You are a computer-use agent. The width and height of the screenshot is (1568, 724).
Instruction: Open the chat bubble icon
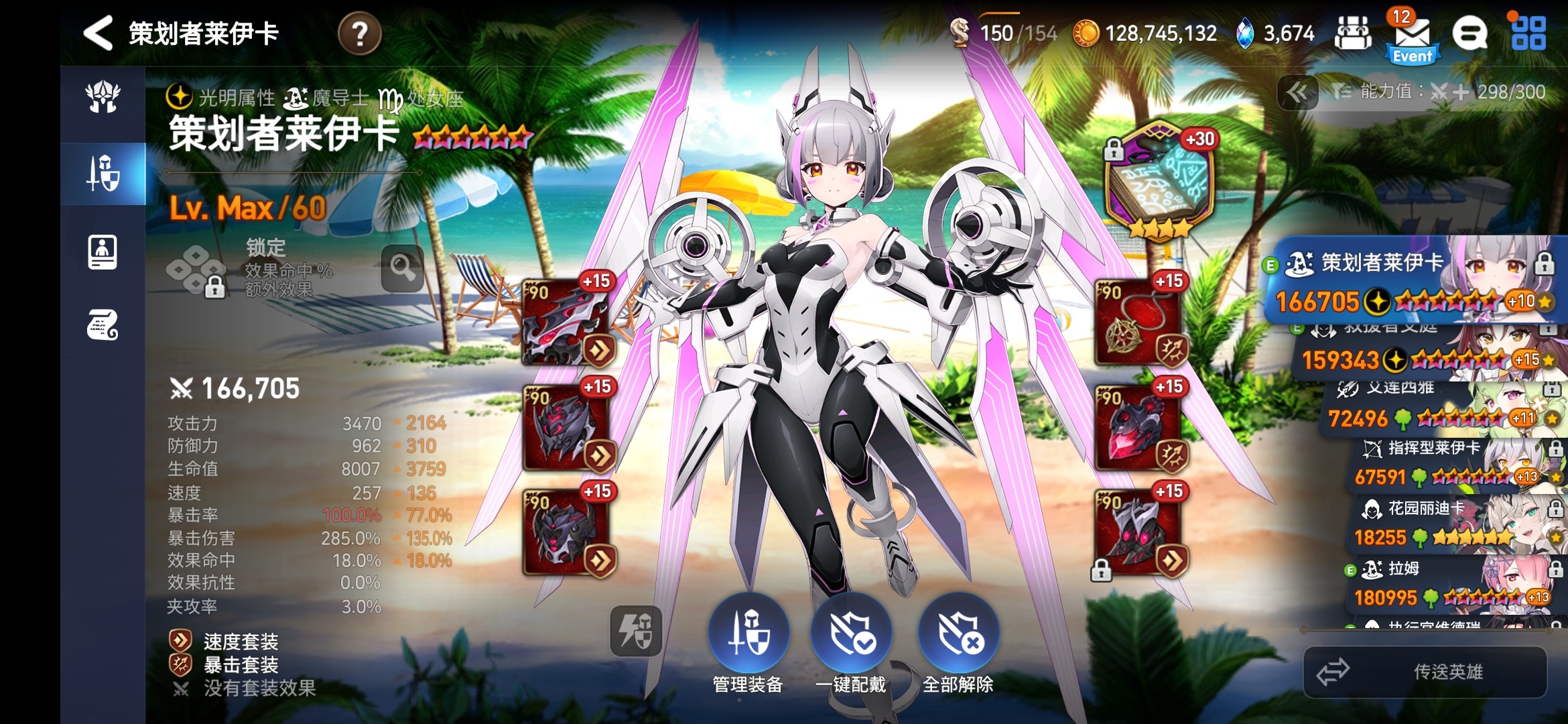click(1469, 34)
